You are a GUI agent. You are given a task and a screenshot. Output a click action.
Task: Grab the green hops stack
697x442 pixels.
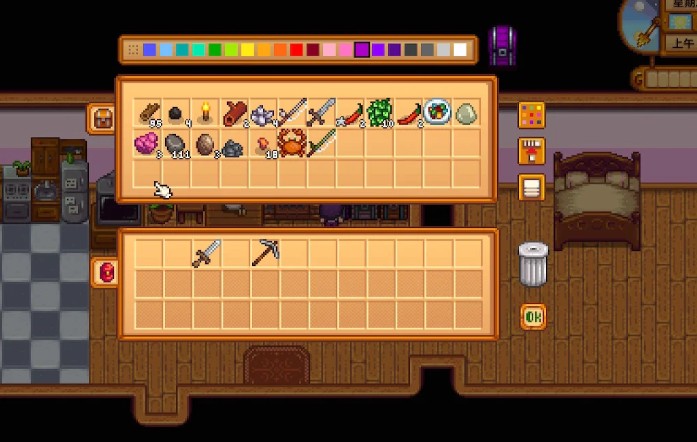click(379, 113)
